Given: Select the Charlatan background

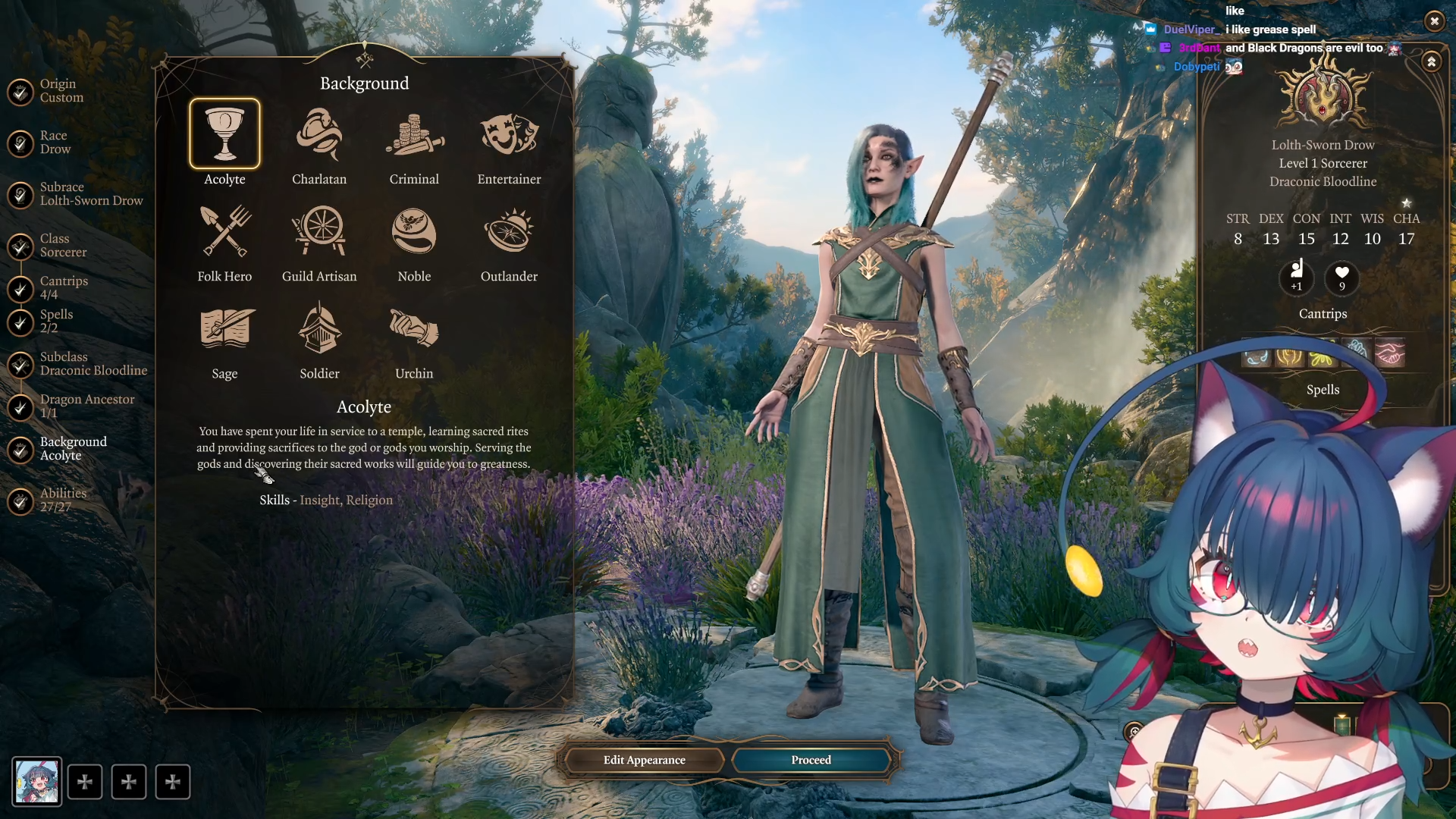Looking at the screenshot, I should [x=319, y=135].
